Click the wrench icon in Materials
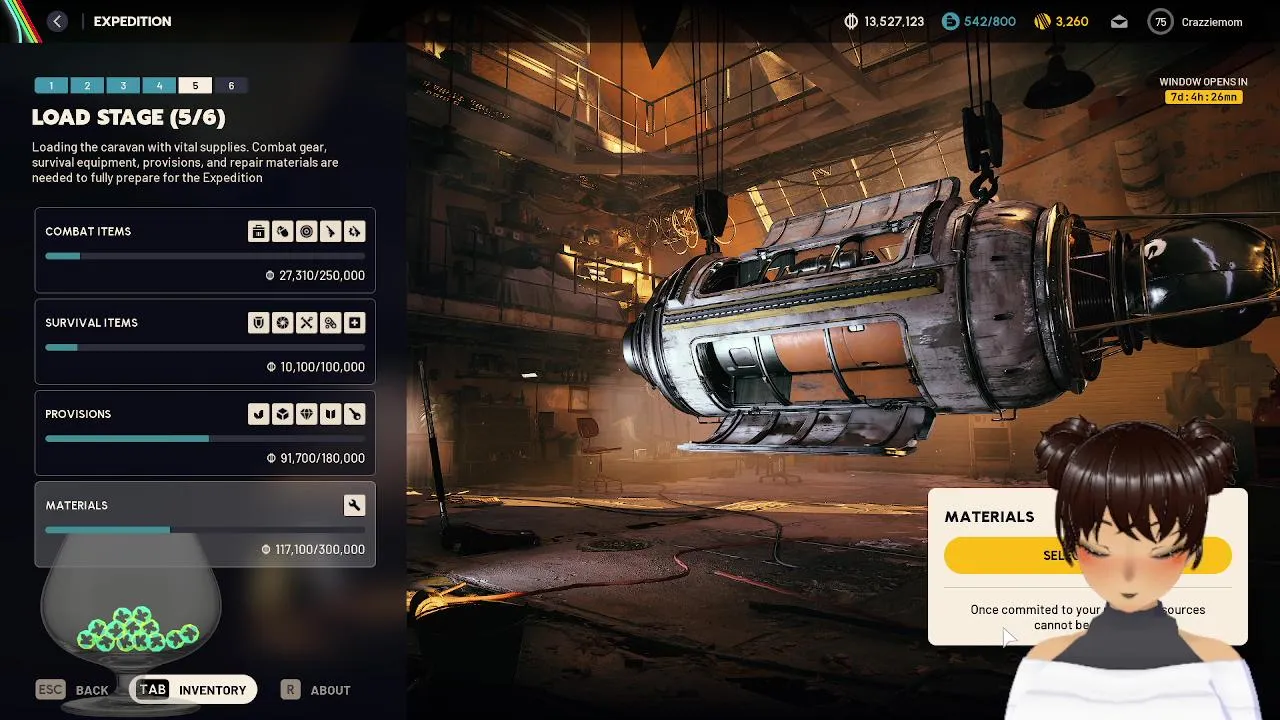This screenshot has height=720, width=1280. pyautogui.click(x=354, y=505)
